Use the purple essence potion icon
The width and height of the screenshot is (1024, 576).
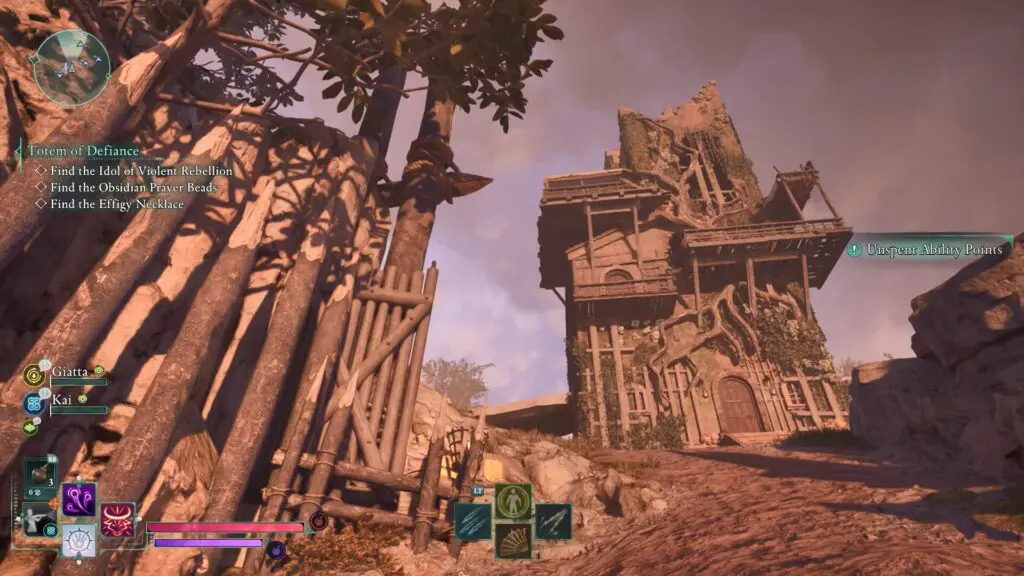[x=277, y=548]
